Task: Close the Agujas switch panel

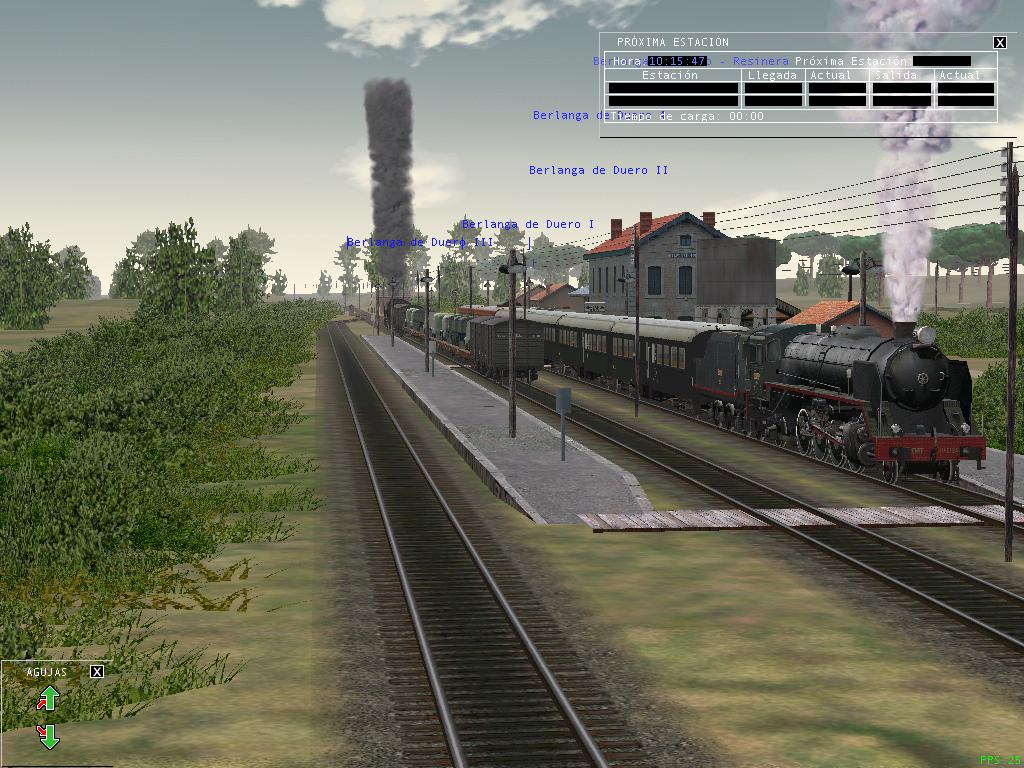Action: (97, 672)
